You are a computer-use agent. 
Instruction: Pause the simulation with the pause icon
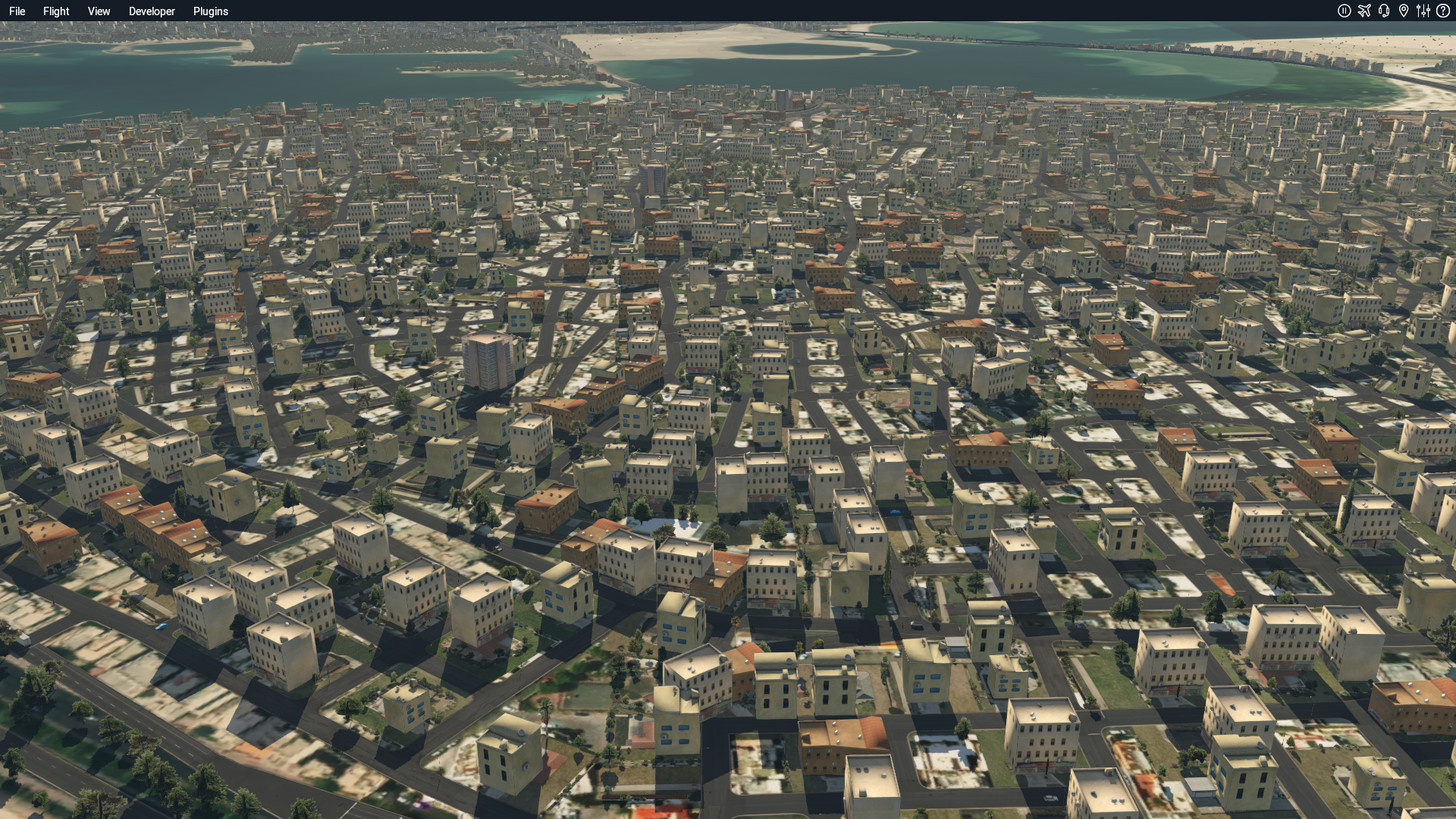coord(1344,11)
